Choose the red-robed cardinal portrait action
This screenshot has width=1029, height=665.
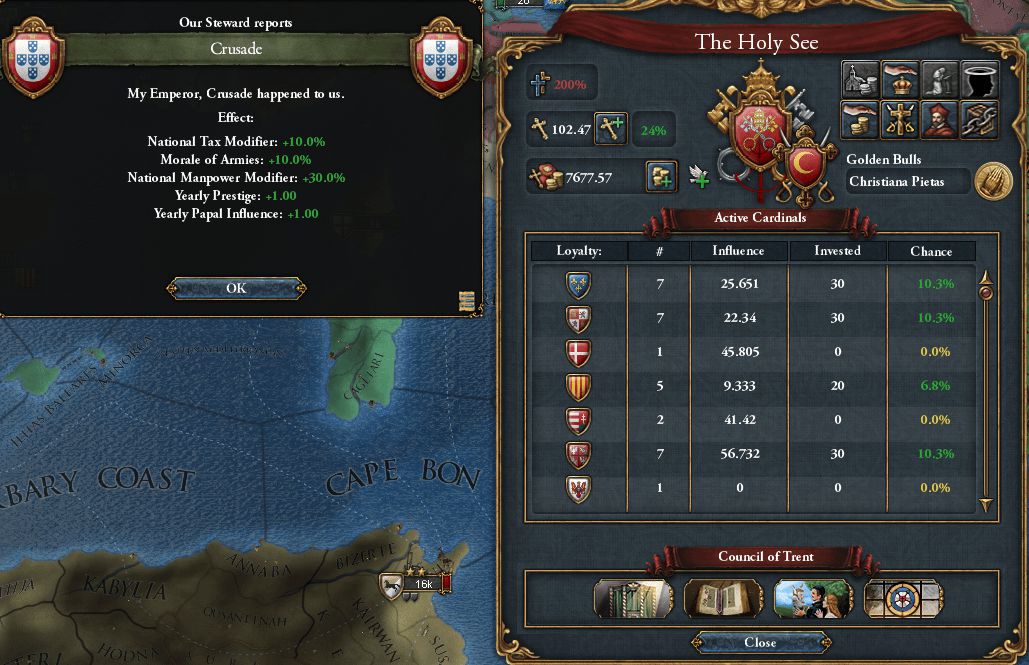point(940,120)
